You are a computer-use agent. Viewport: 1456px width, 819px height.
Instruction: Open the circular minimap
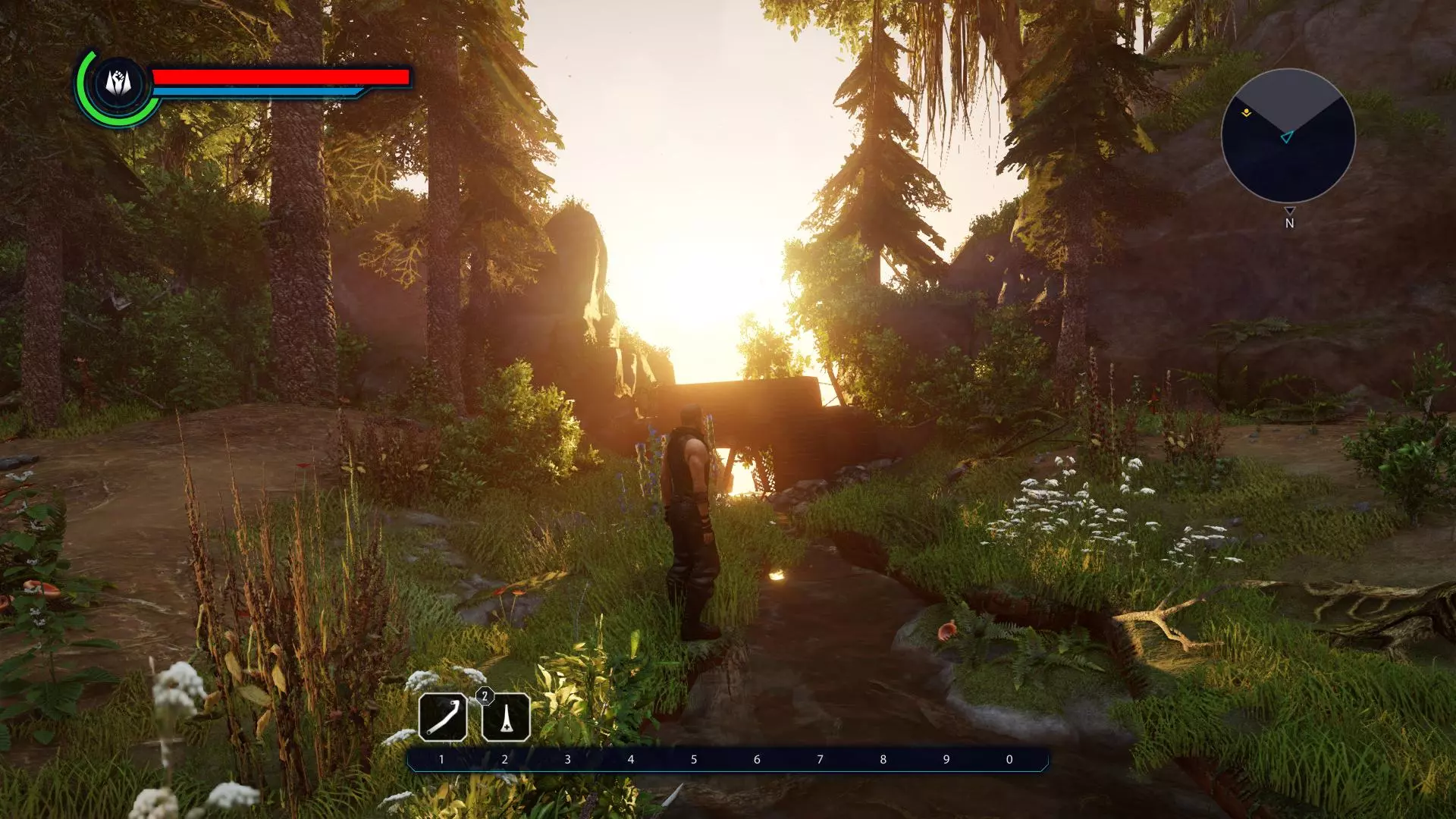click(1288, 136)
